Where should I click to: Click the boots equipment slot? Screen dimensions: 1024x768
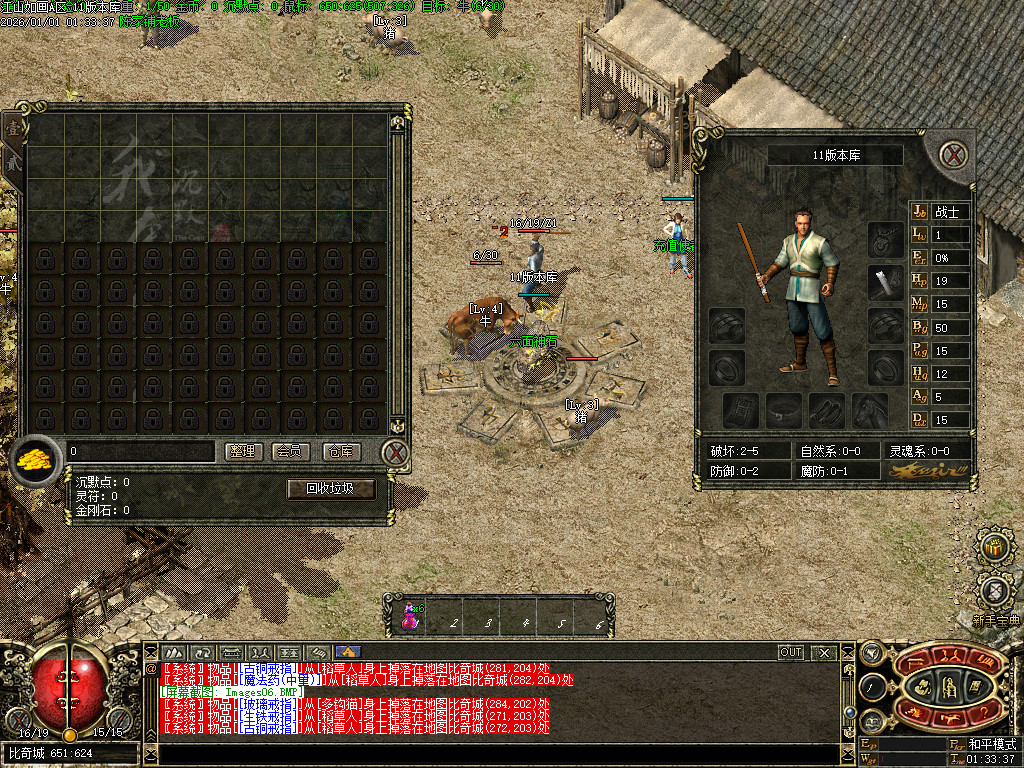coord(826,409)
